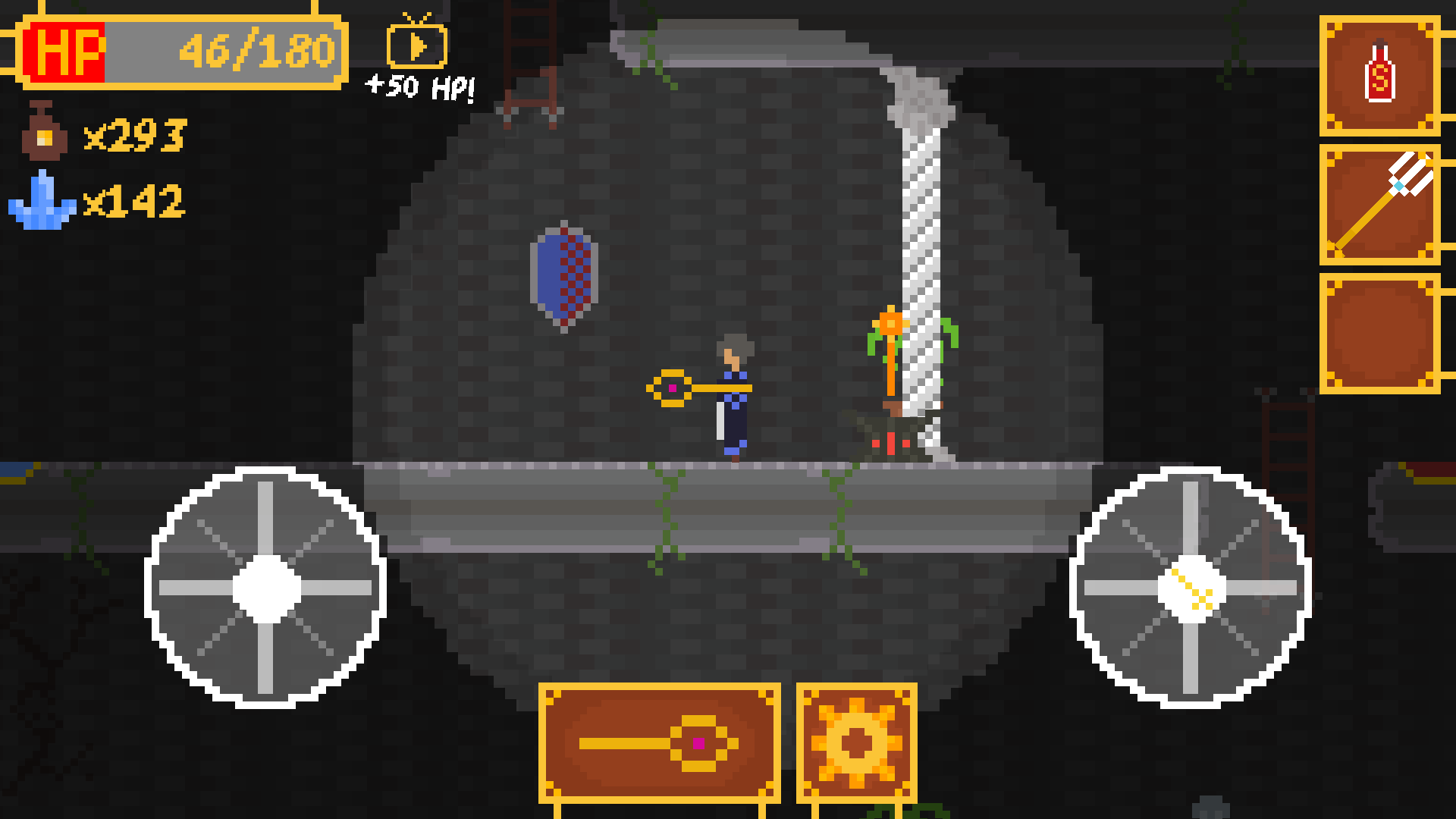This screenshot has height=819, width=1456.
Task: Select the red S potion in the top inventory slot
Action: coord(1380,74)
